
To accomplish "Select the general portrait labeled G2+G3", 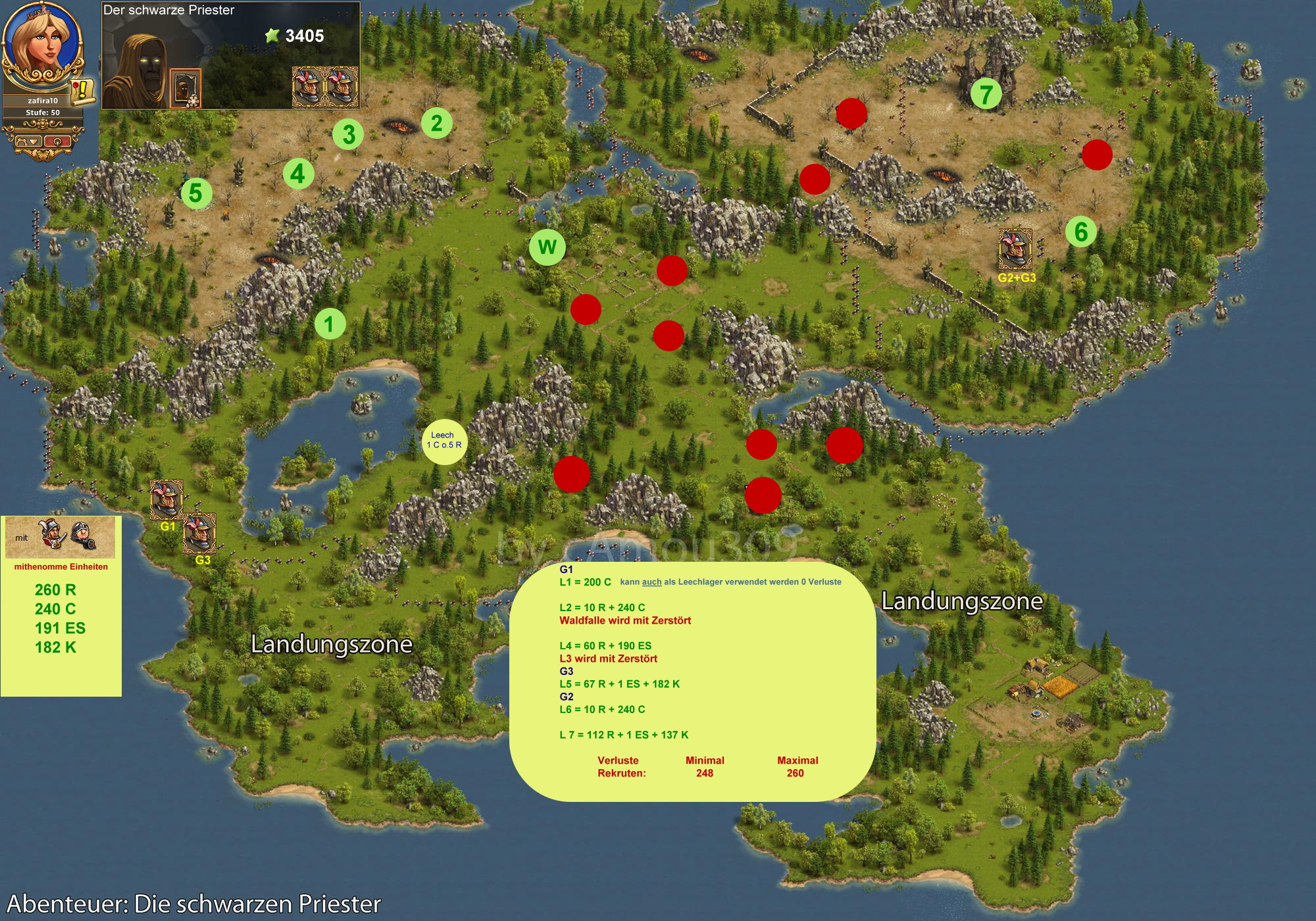I will click(1015, 249).
